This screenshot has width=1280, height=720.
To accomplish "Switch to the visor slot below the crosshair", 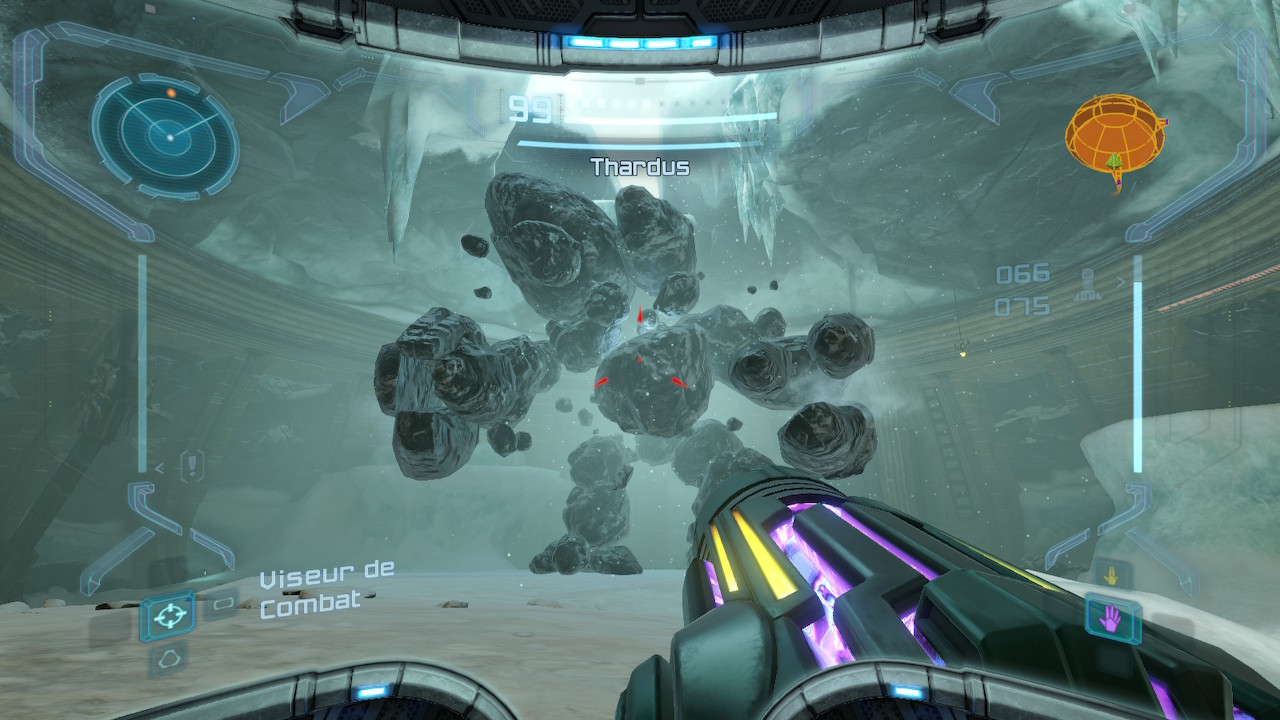I will [x=167, y=657].
